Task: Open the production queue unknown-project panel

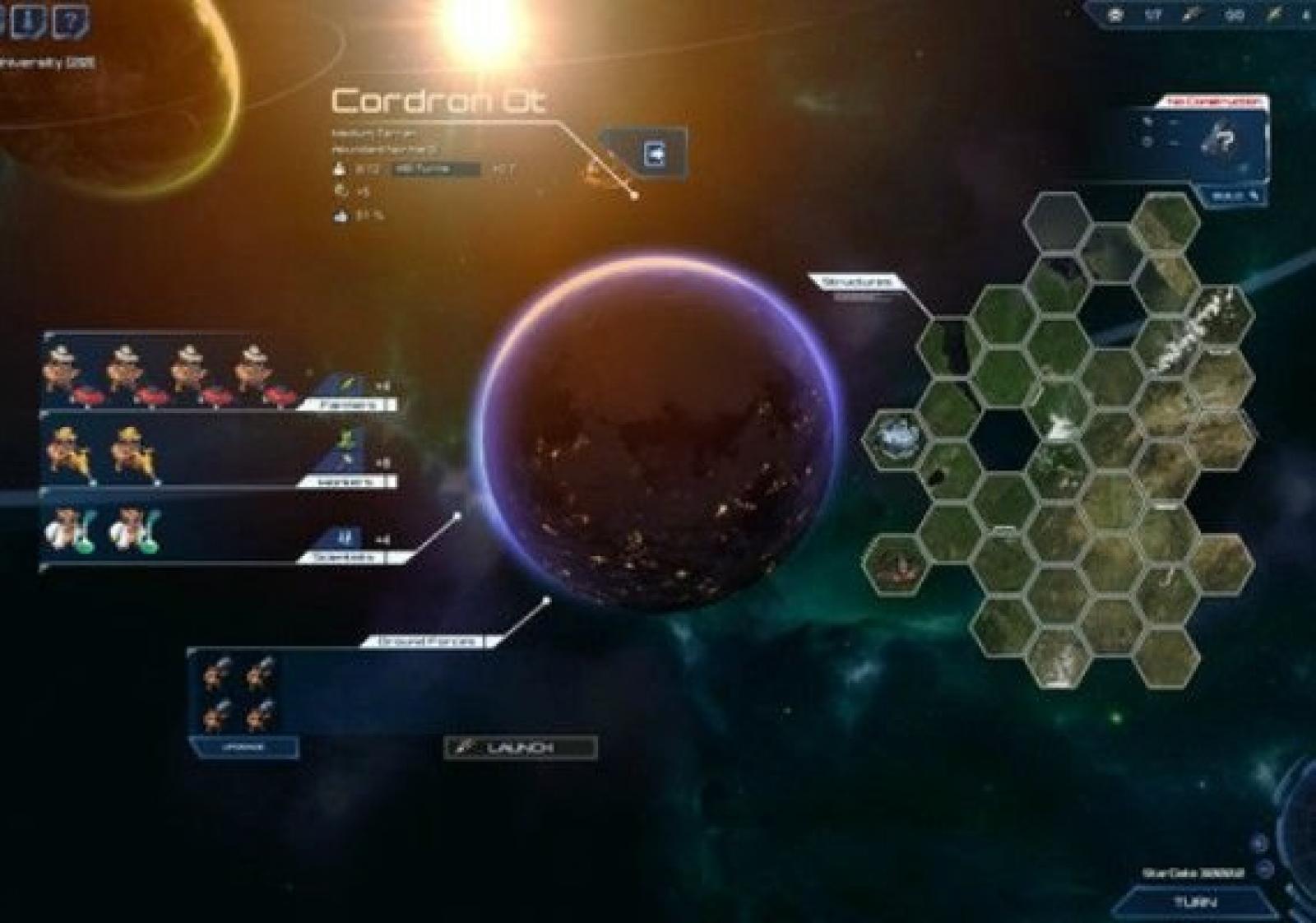Action: point(1209,140)
